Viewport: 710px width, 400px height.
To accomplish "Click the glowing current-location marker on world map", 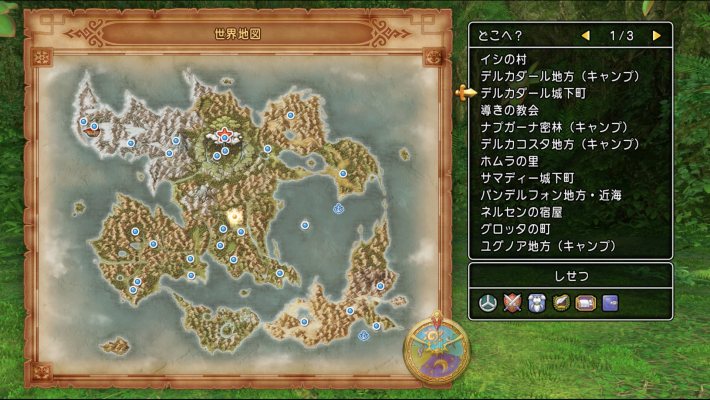I will pyautogui.click(x=236, y=215).
